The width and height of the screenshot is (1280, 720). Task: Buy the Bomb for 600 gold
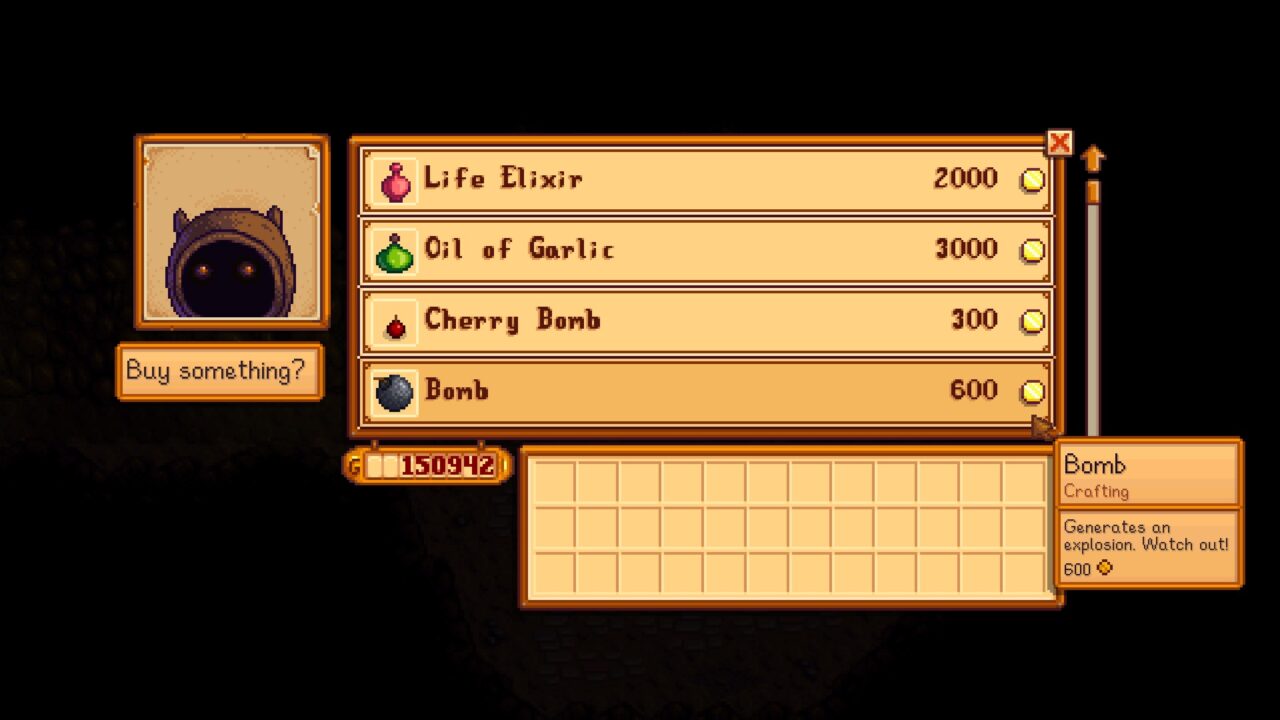(x=700, y=391)
